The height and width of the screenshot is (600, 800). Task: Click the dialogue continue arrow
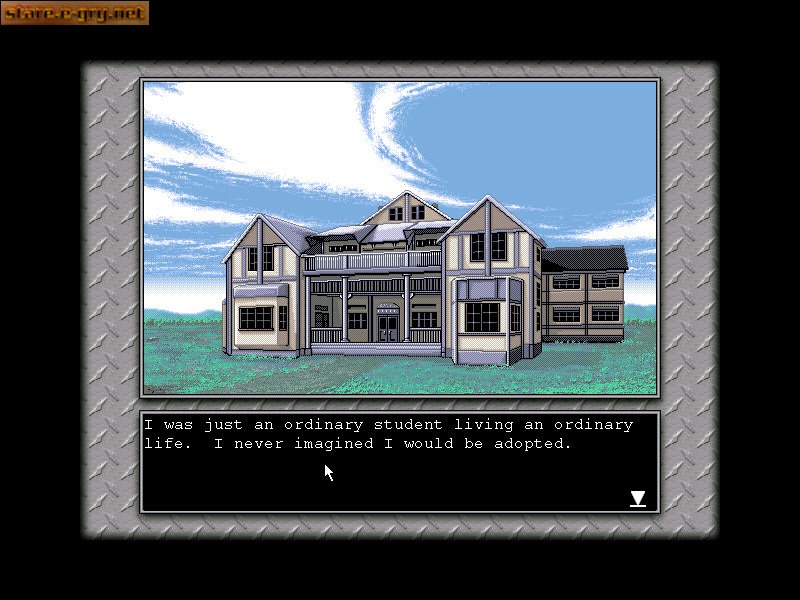637,498
